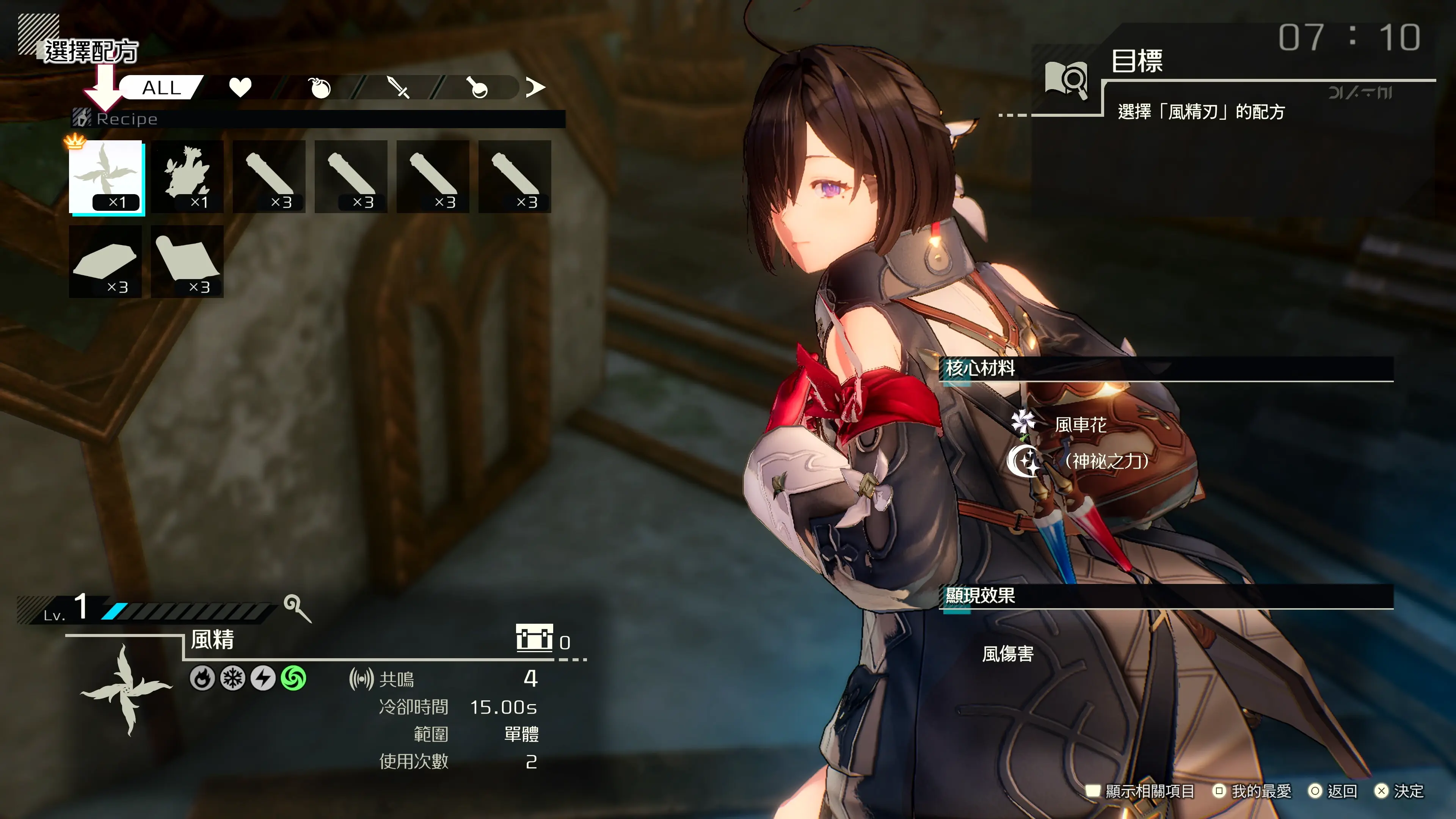Select the 風精 pinwheel blade recipe
This screenshot has height=819, width=1456.
(x=106, y=177)
